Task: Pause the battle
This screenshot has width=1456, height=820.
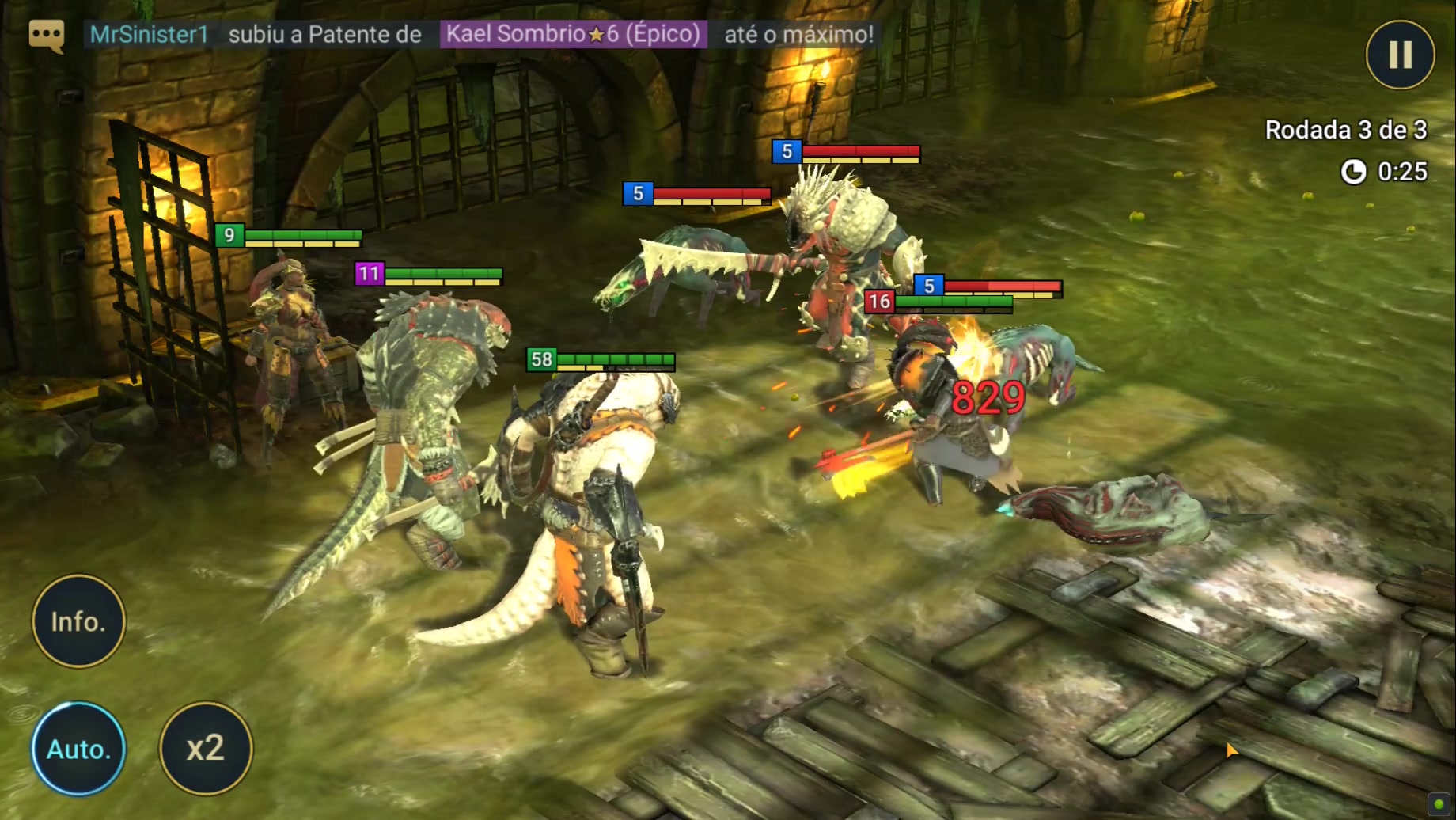Action: pyautogui.click(x=1399, y=55)
